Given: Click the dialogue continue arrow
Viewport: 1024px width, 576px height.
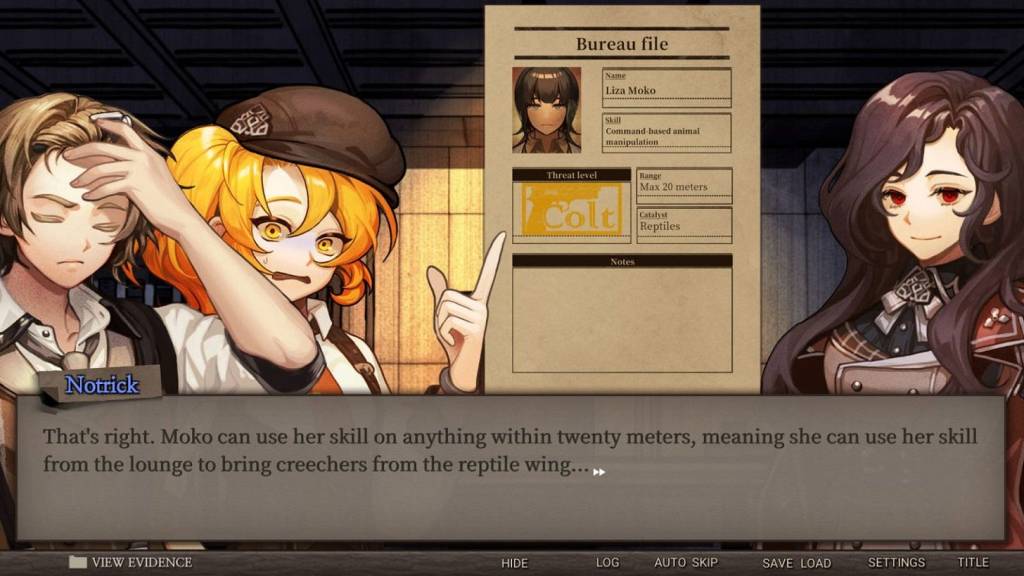Looking at the screenshot, I should tap(599, 472).
